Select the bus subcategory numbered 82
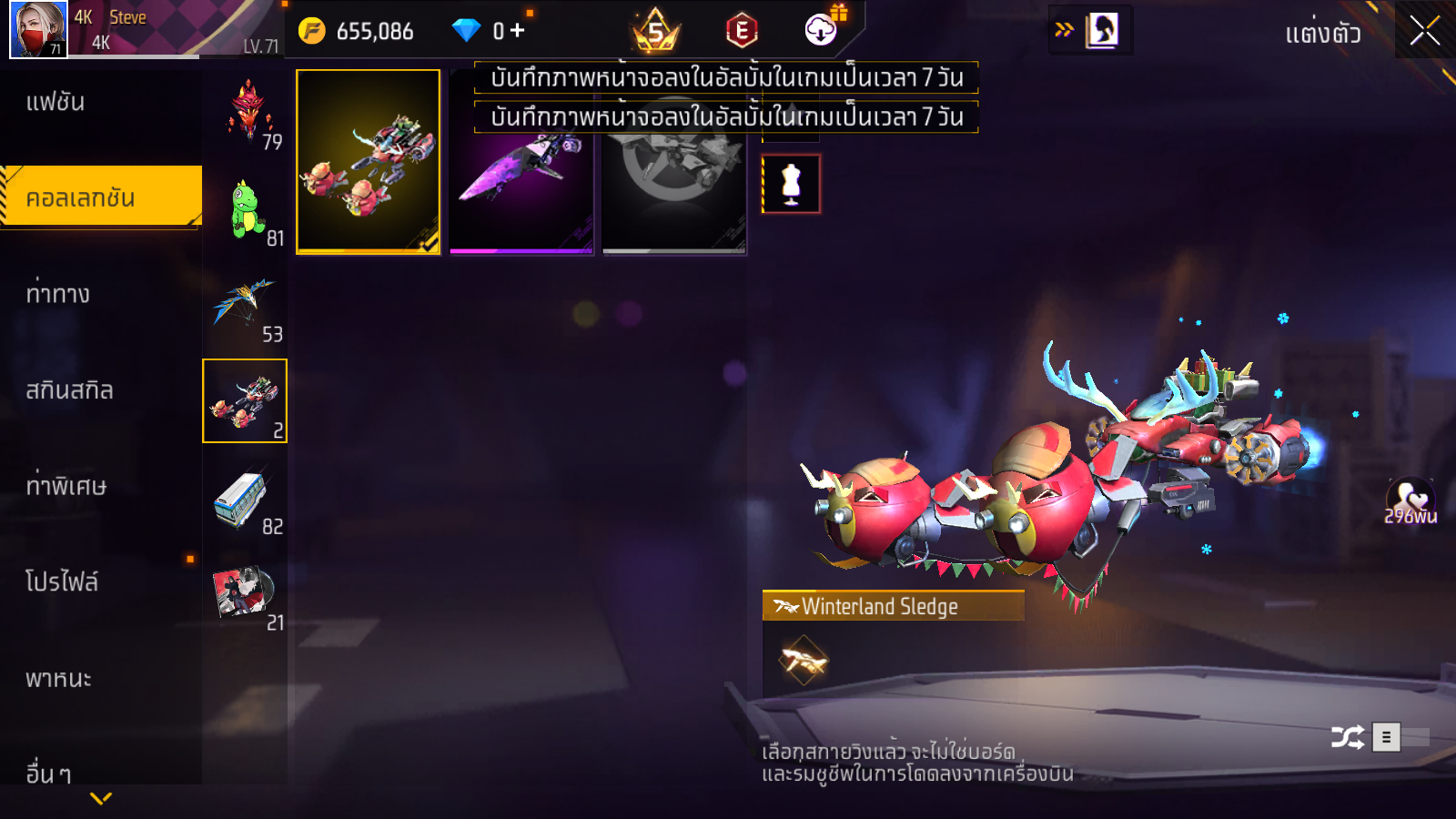This screenshot has width=1456, height=819. pyautogui.click(x=244, y=499)
